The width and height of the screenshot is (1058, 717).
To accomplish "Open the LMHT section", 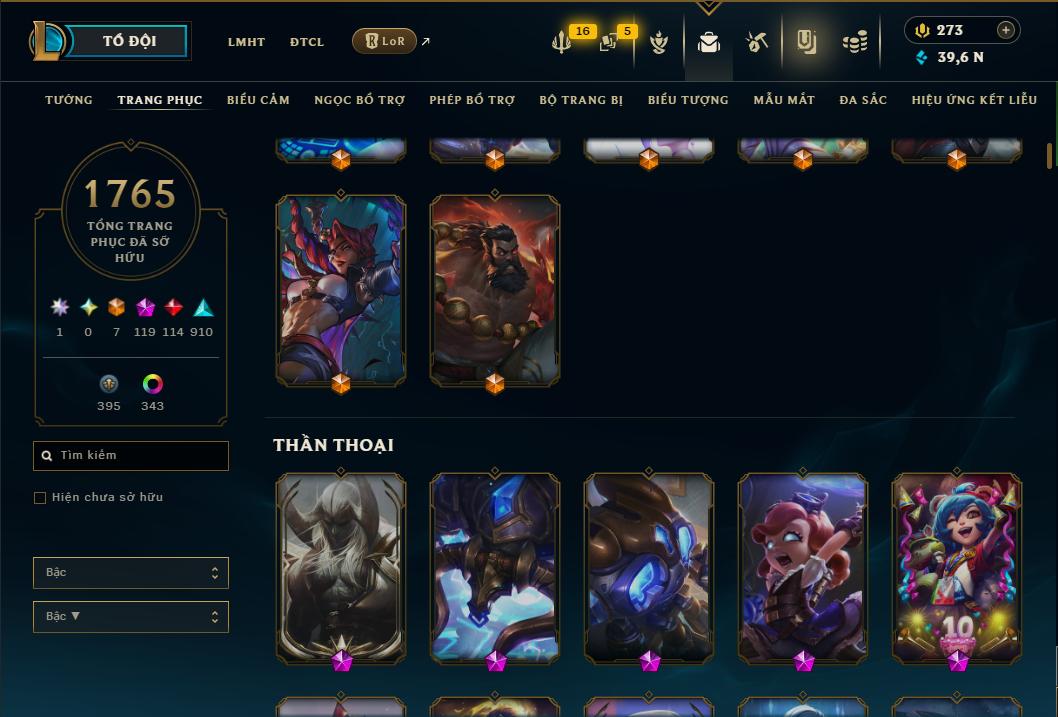I will tap(246, 42).
